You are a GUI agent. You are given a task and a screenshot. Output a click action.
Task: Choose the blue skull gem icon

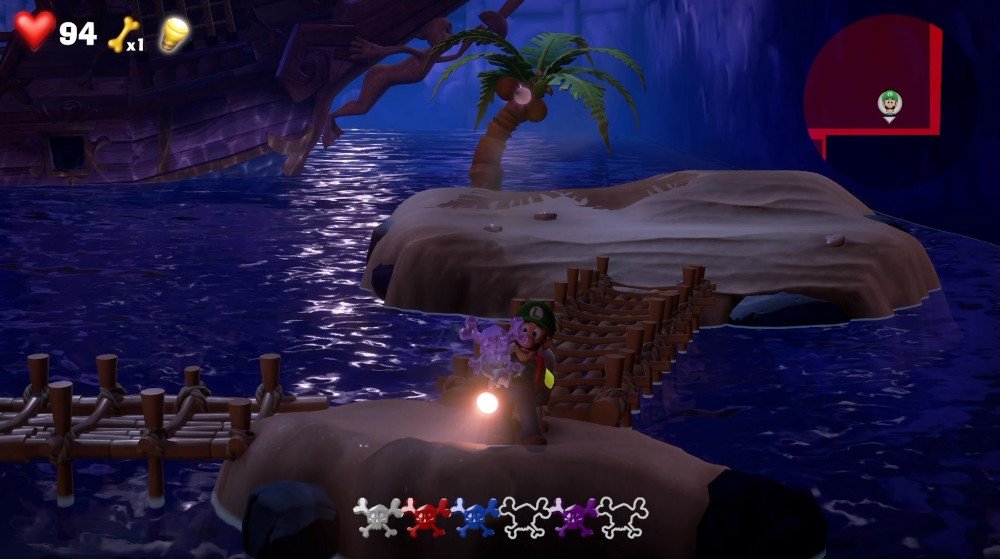coord(476,517)
